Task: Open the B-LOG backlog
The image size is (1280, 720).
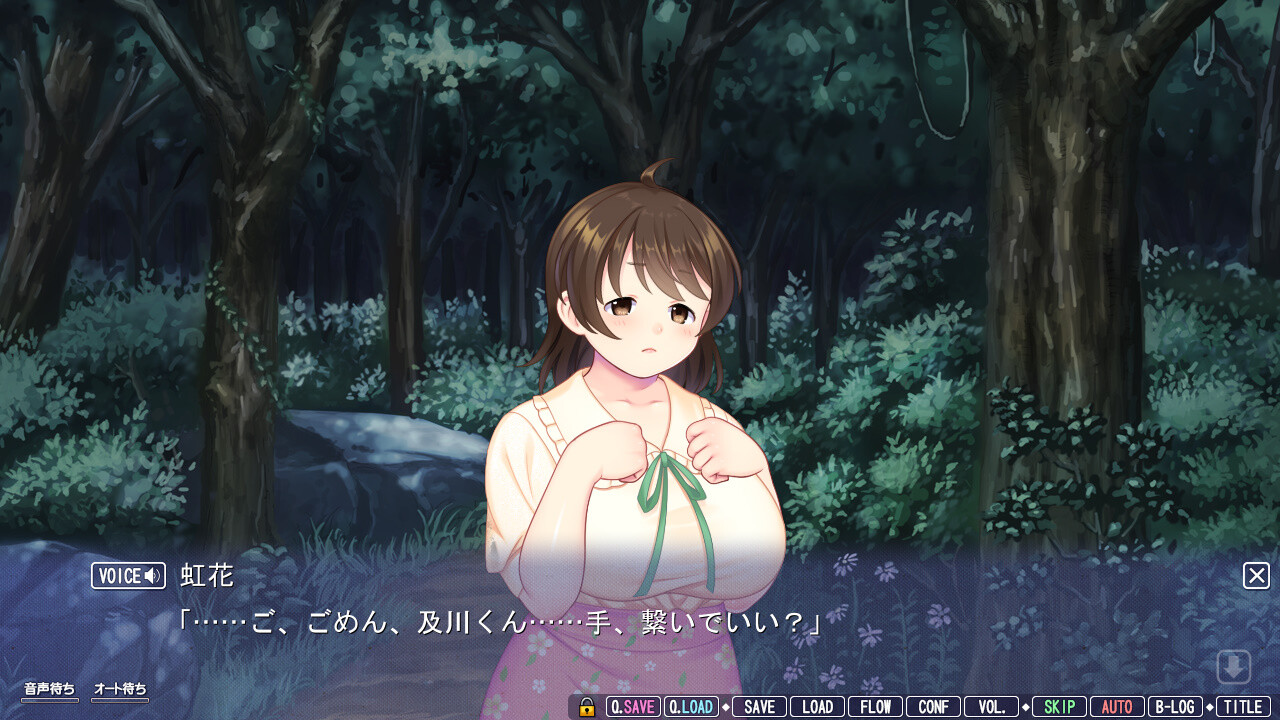Action: tap(1175, 707)
